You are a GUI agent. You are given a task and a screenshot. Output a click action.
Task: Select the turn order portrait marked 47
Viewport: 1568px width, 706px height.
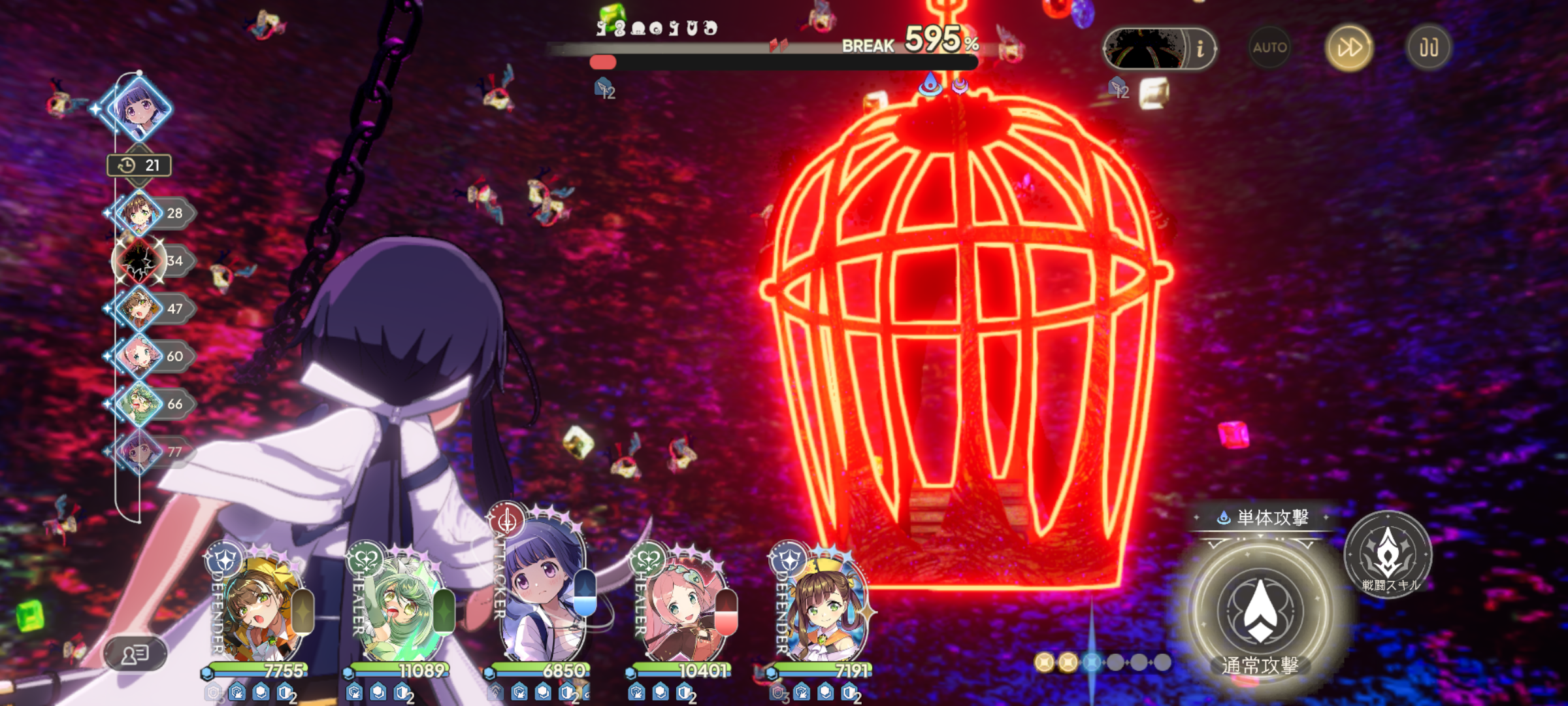[139, 309]
